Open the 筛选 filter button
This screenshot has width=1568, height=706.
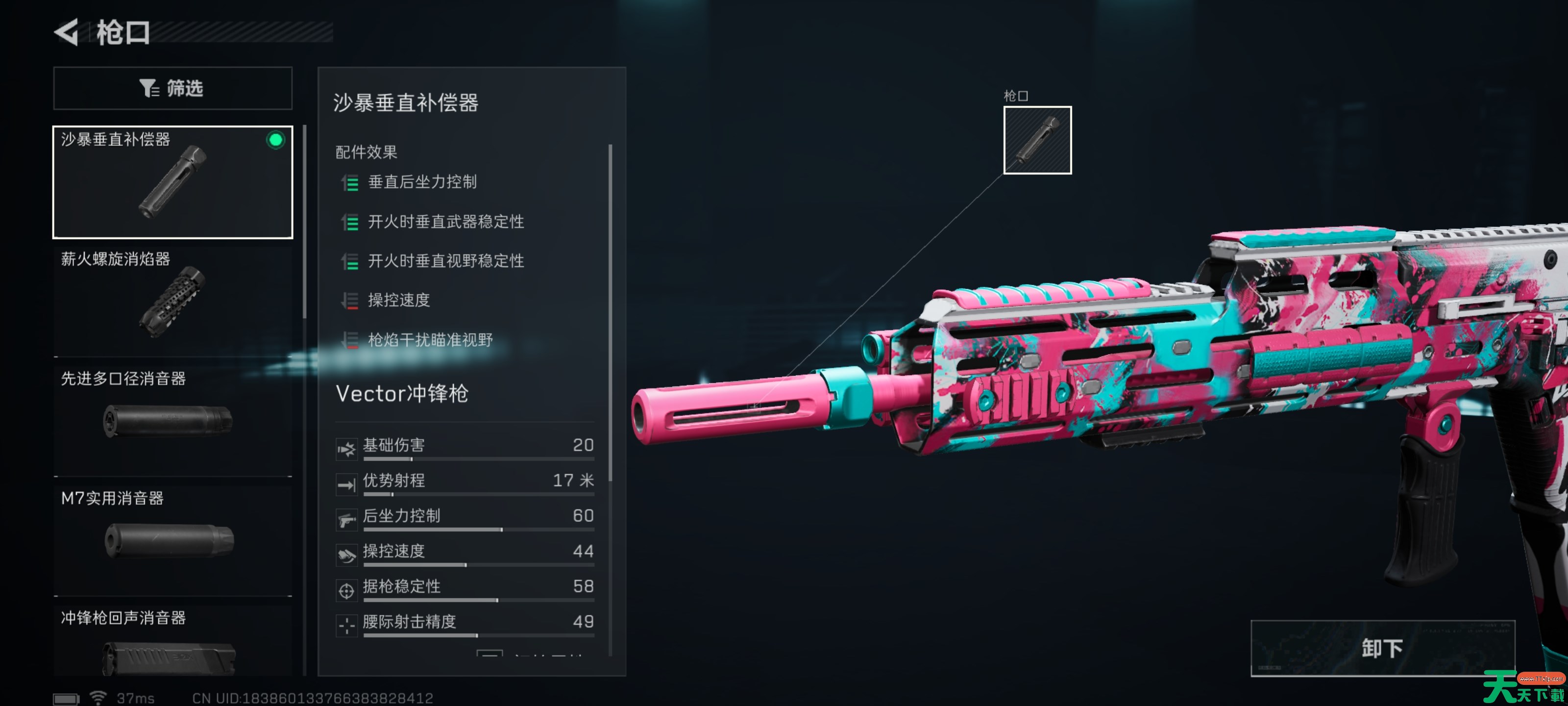point(173,88)
